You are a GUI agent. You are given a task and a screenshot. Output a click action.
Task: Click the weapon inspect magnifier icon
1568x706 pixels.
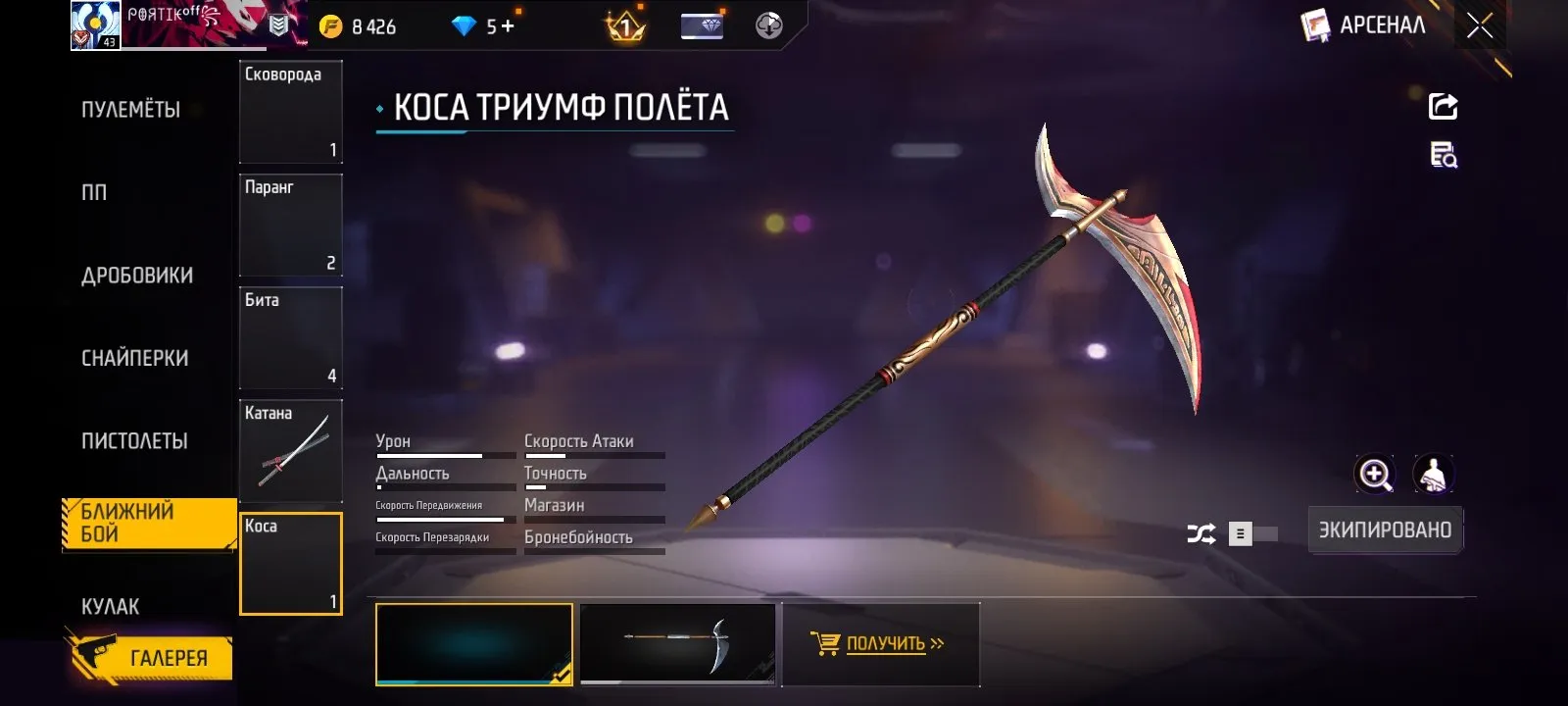click(x=1444, y=154)
